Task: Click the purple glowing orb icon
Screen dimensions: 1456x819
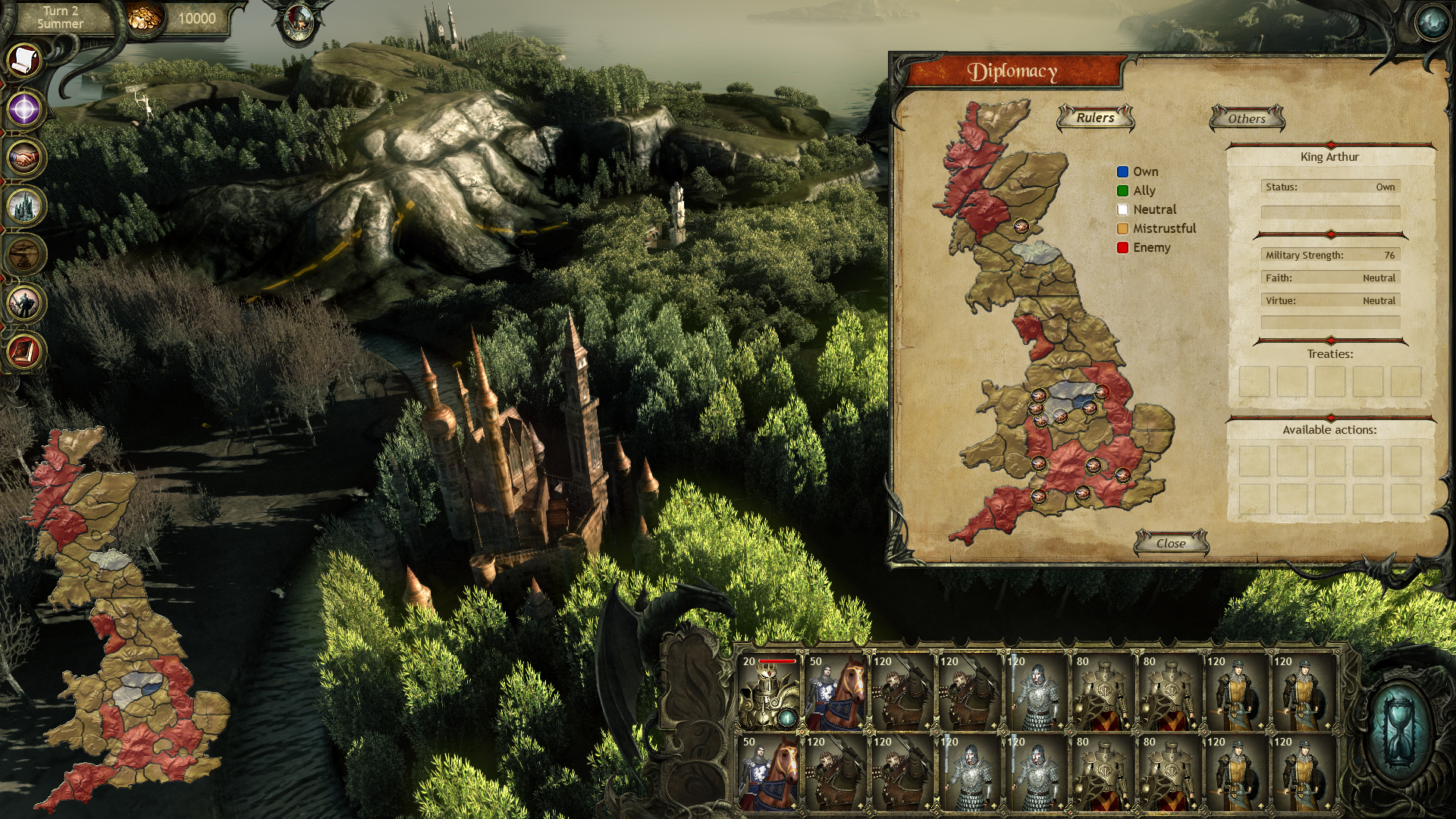Action: 24,109
